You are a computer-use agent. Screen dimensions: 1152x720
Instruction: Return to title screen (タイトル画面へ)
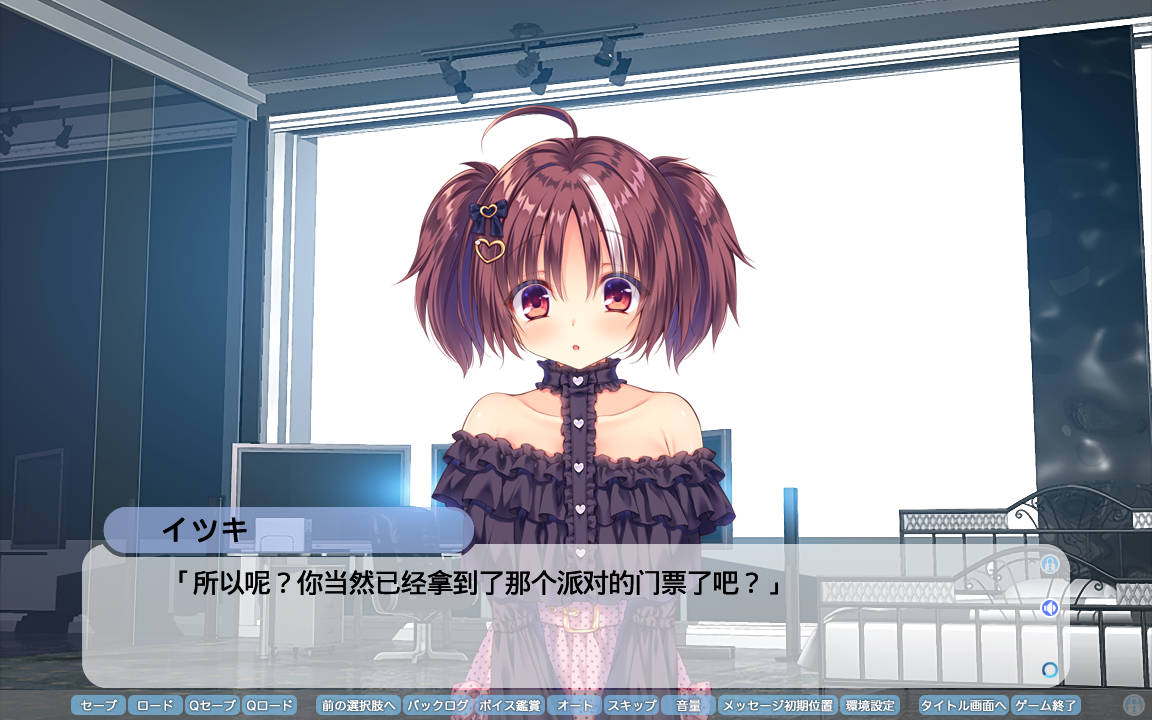click(963, 705)
